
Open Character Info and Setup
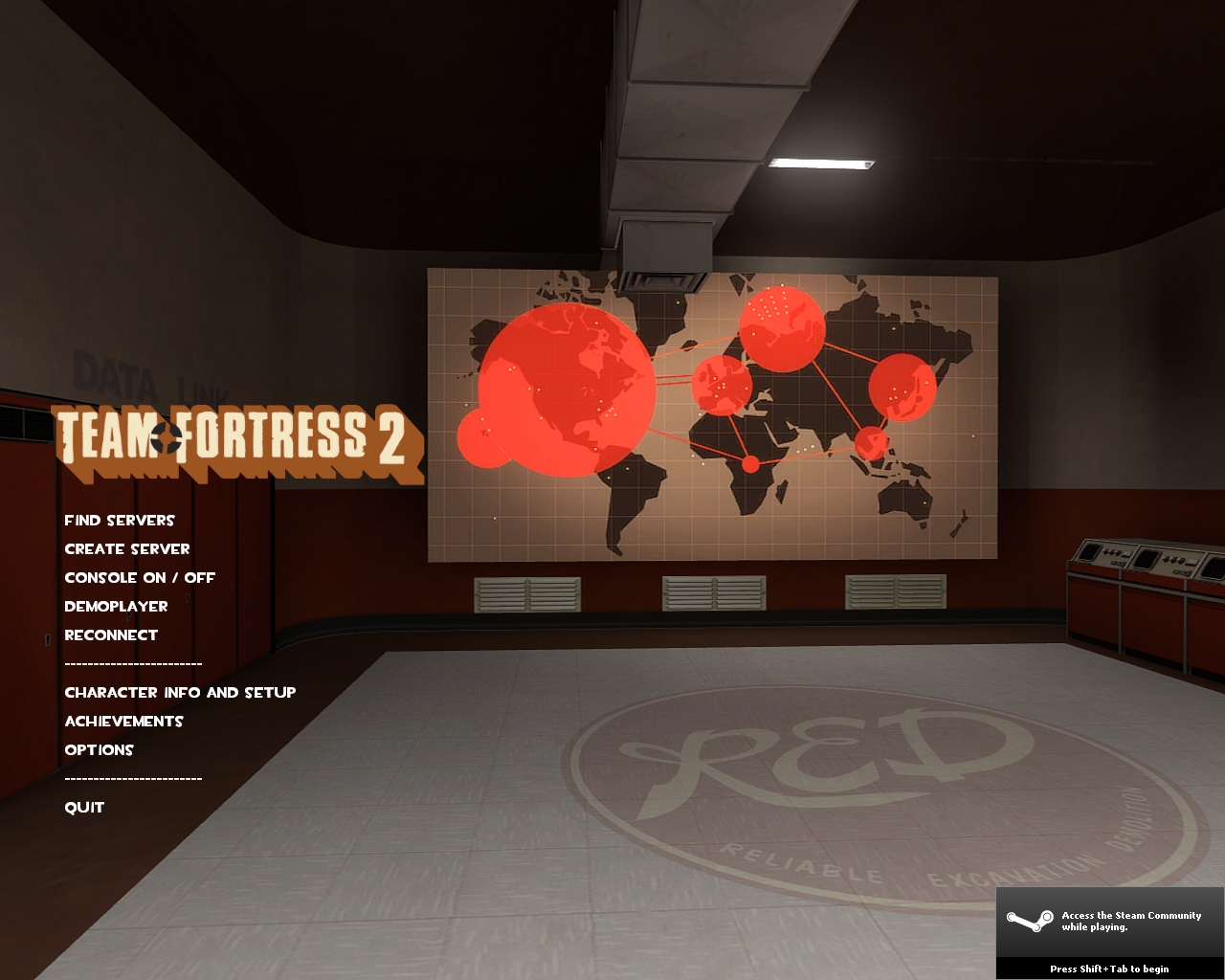pos(180,692)
